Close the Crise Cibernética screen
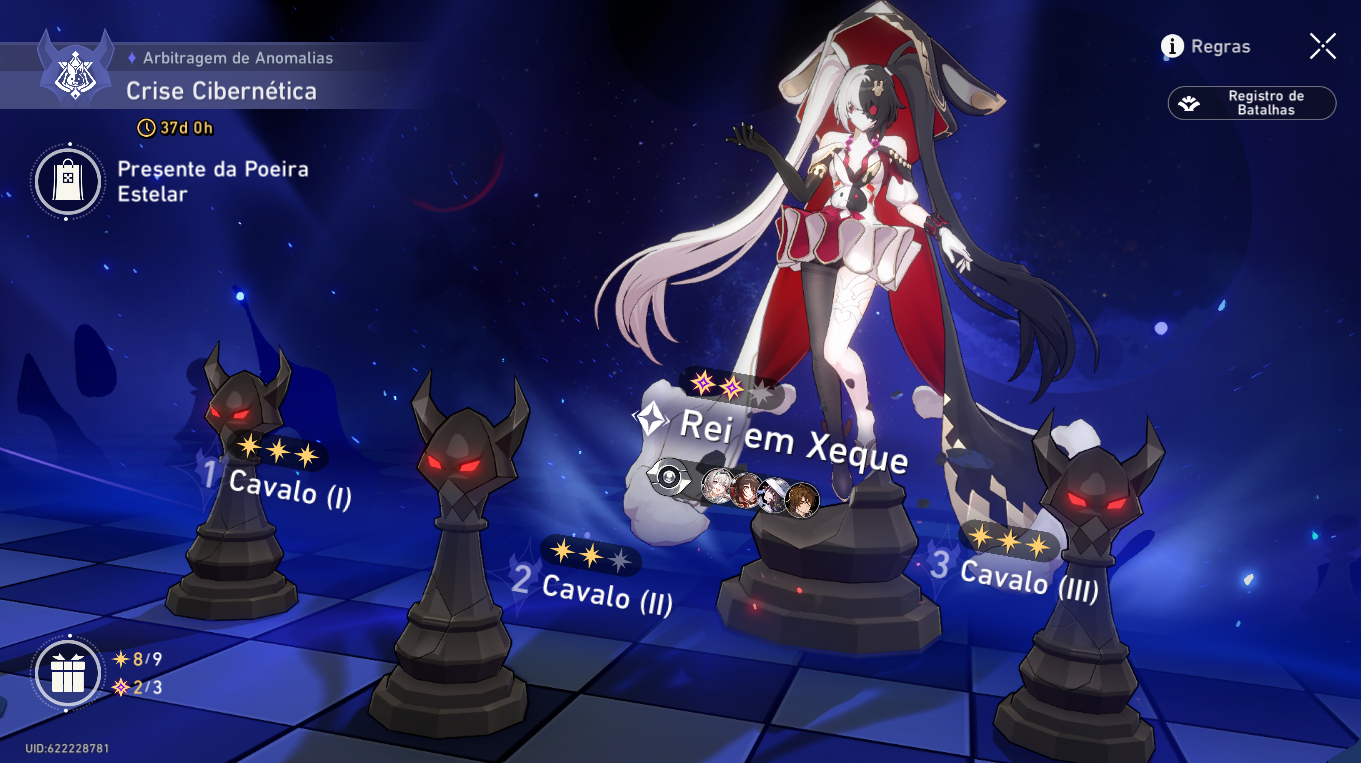This screenshot has height=763, width=1361. [1322, 46]
